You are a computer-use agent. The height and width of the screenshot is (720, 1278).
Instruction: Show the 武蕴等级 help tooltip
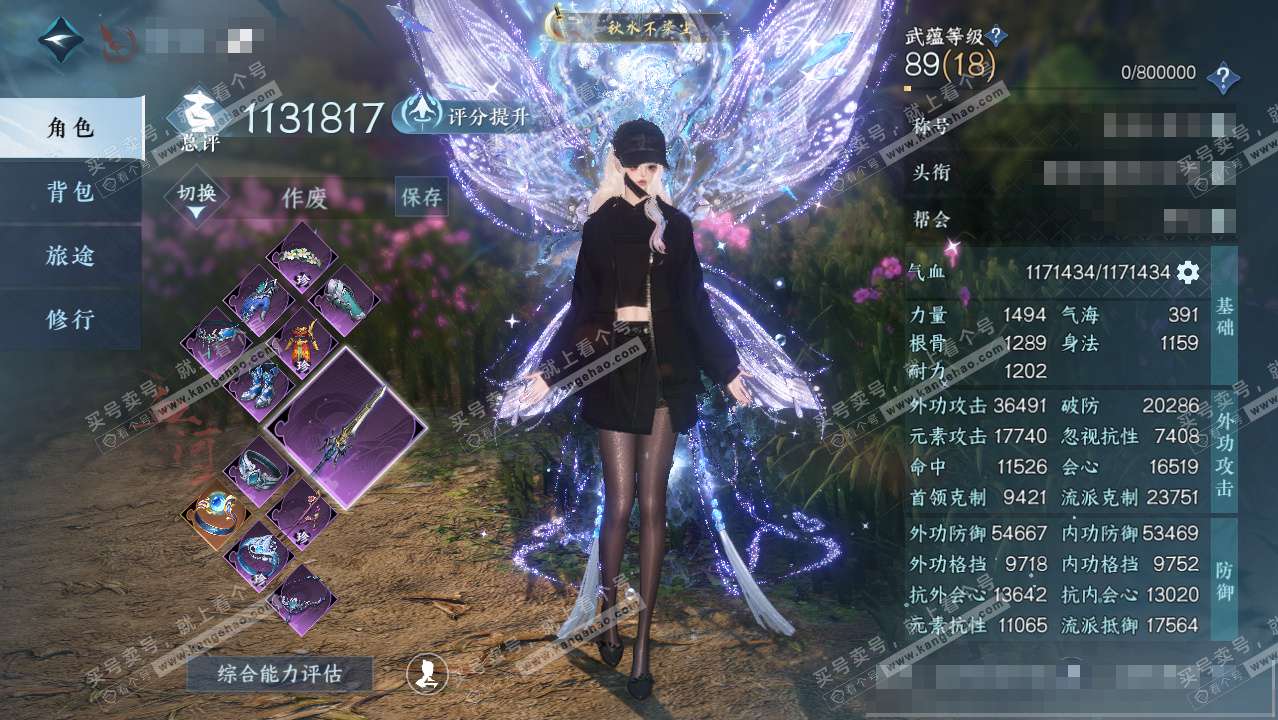(995, 38)
